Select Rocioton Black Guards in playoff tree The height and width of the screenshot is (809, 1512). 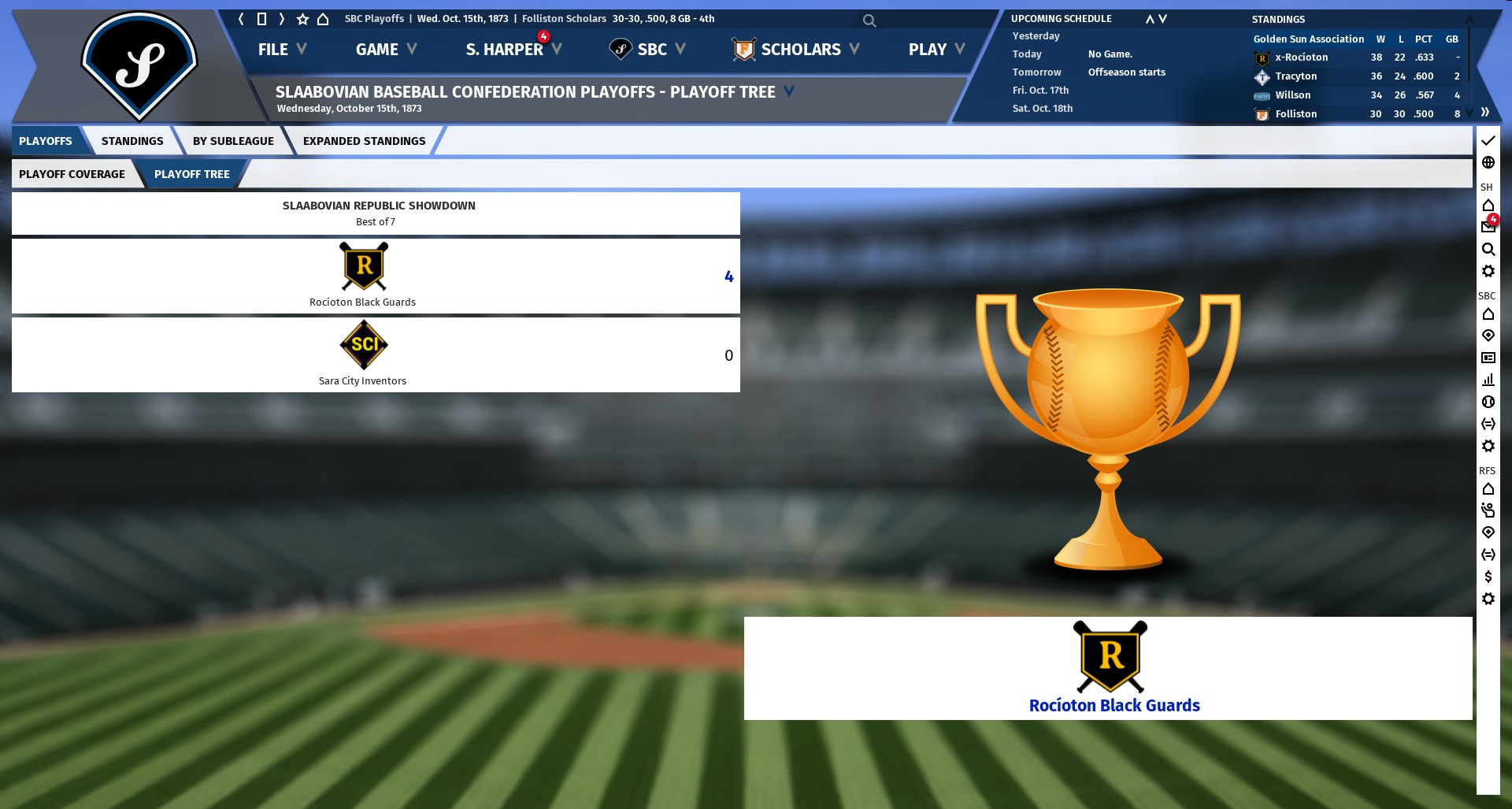click(x=363, y=276)
